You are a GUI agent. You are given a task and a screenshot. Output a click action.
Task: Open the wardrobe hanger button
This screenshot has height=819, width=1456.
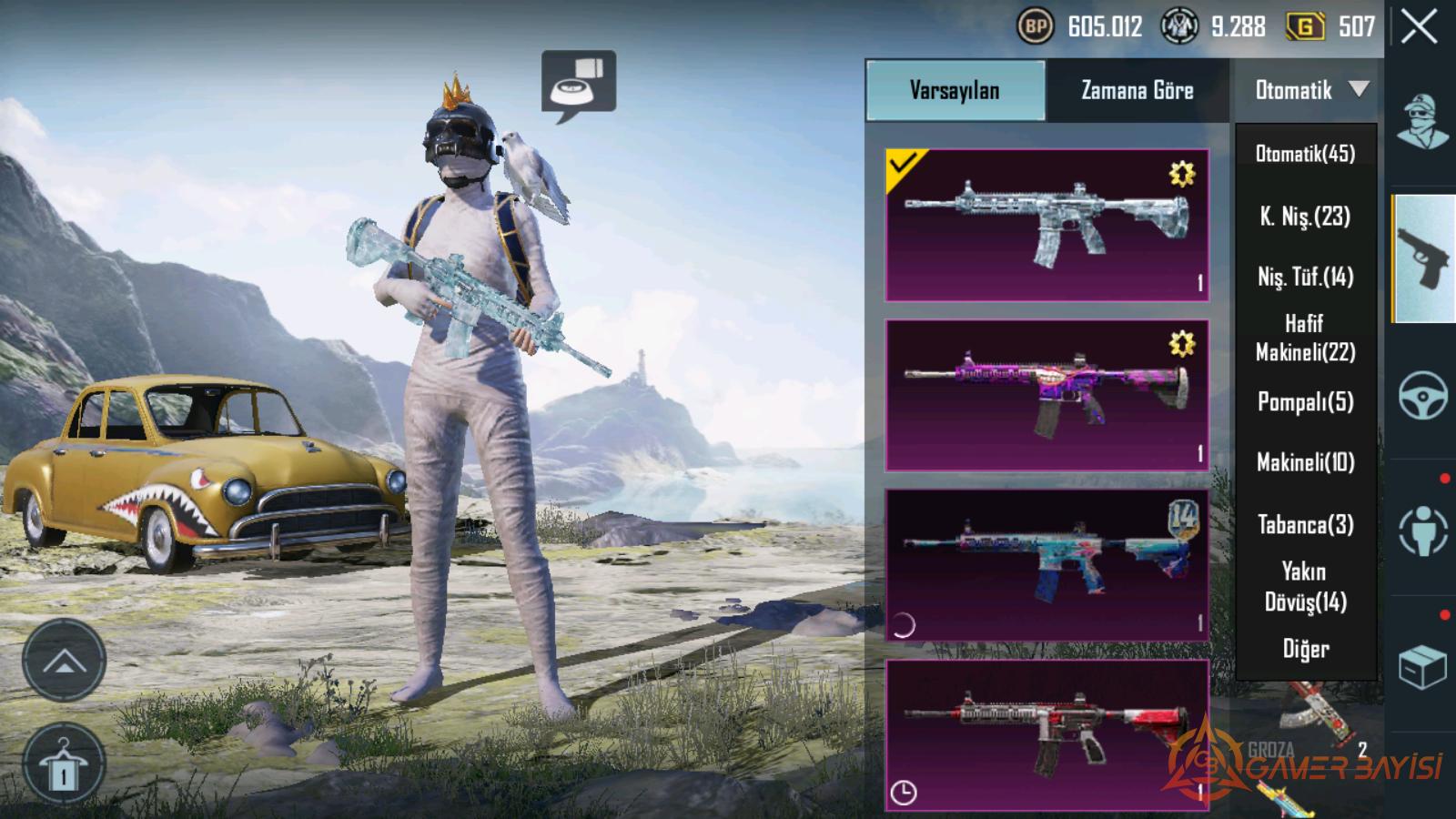click(64, 764)
